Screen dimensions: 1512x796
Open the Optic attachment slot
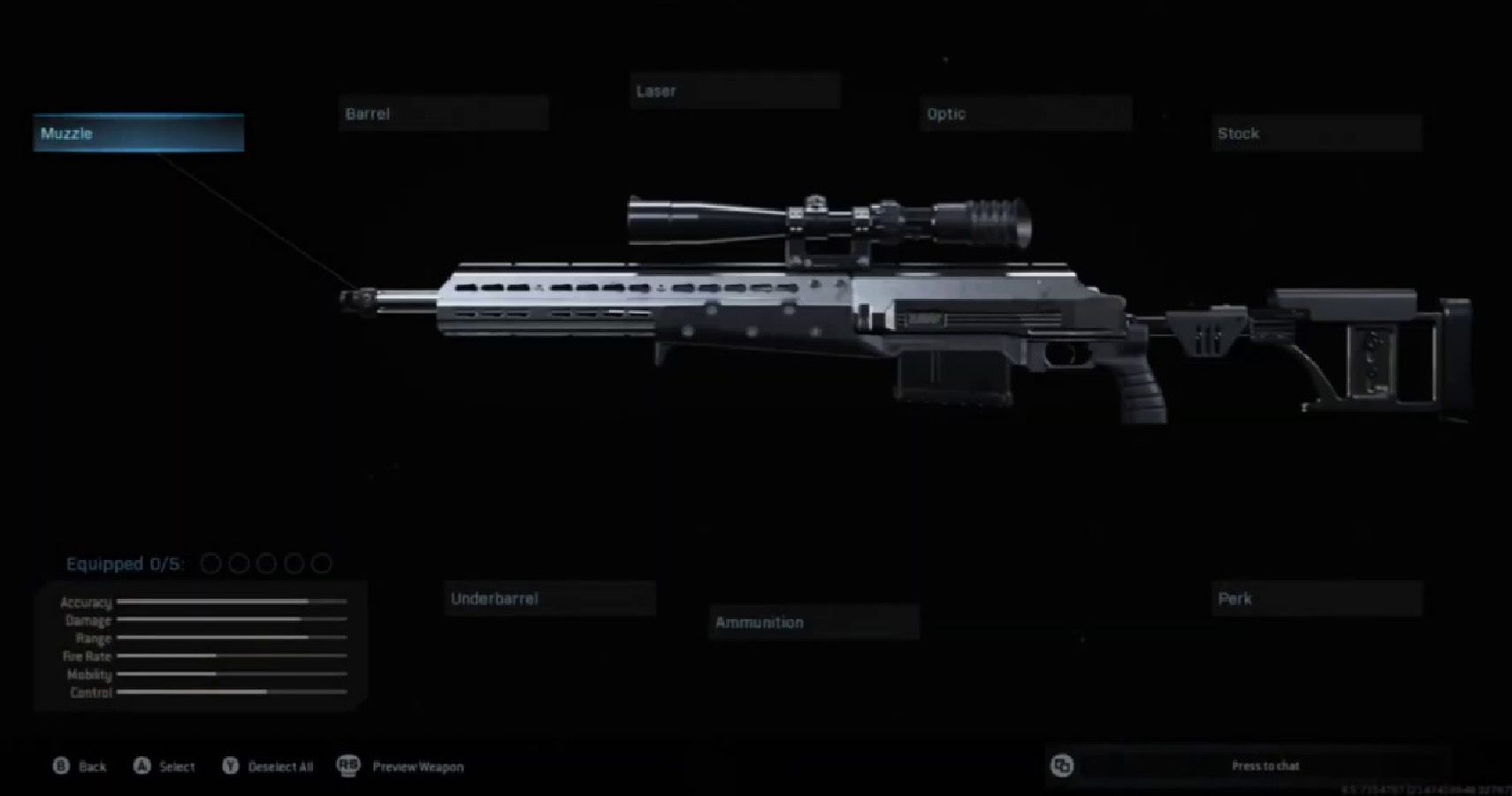(x=1026, y=112)
